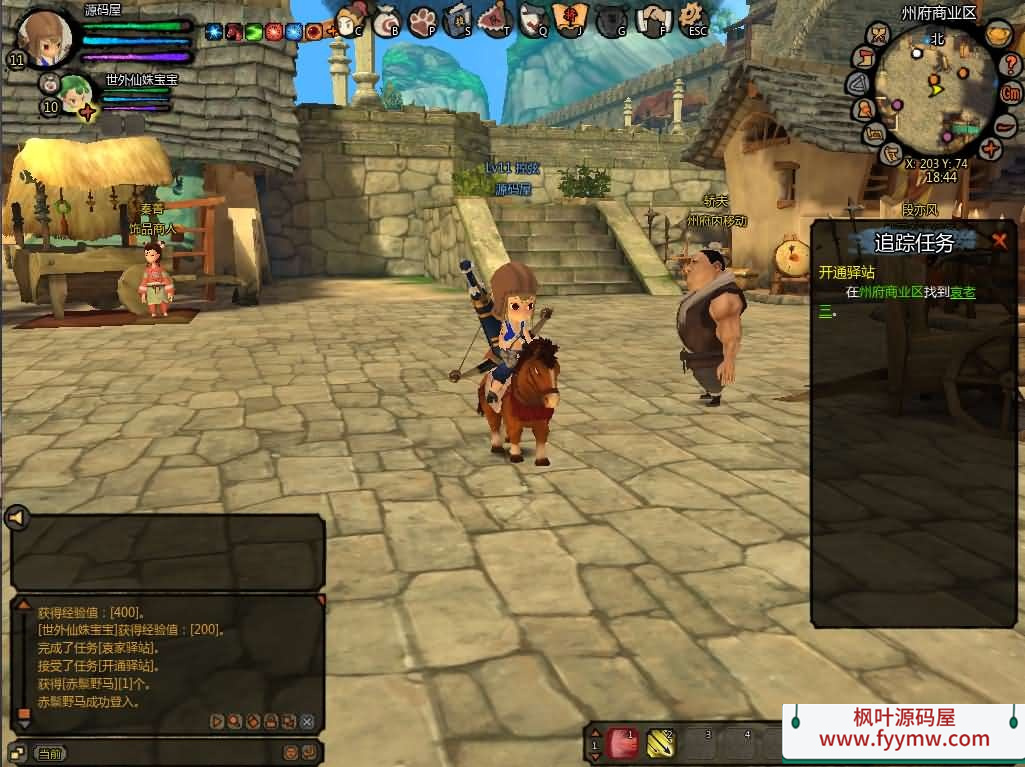This screenshot has width=1025, height=767.
Task: Open the skill book icon (S)
Action: 458,19
